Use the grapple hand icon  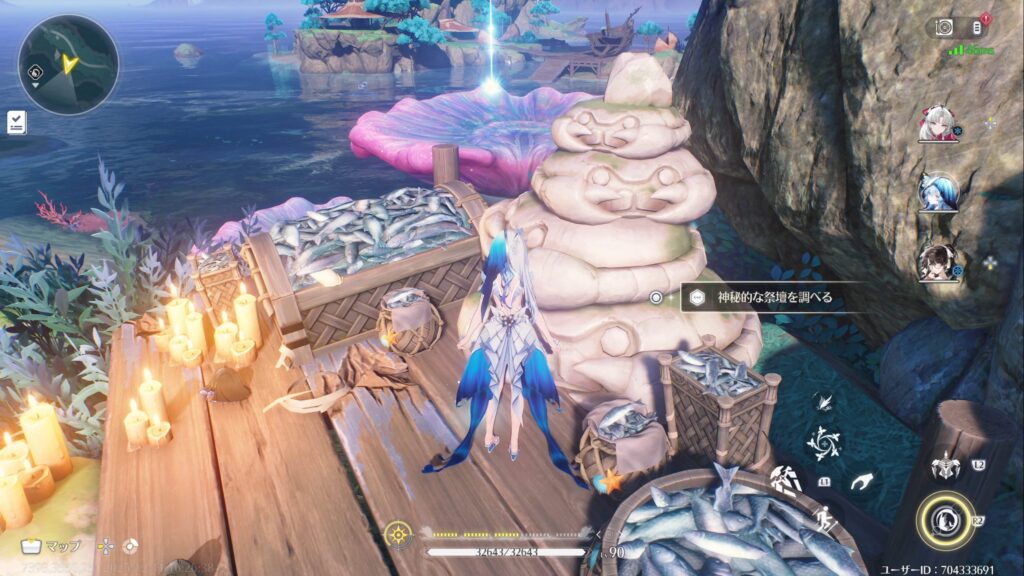pos(862,483)
